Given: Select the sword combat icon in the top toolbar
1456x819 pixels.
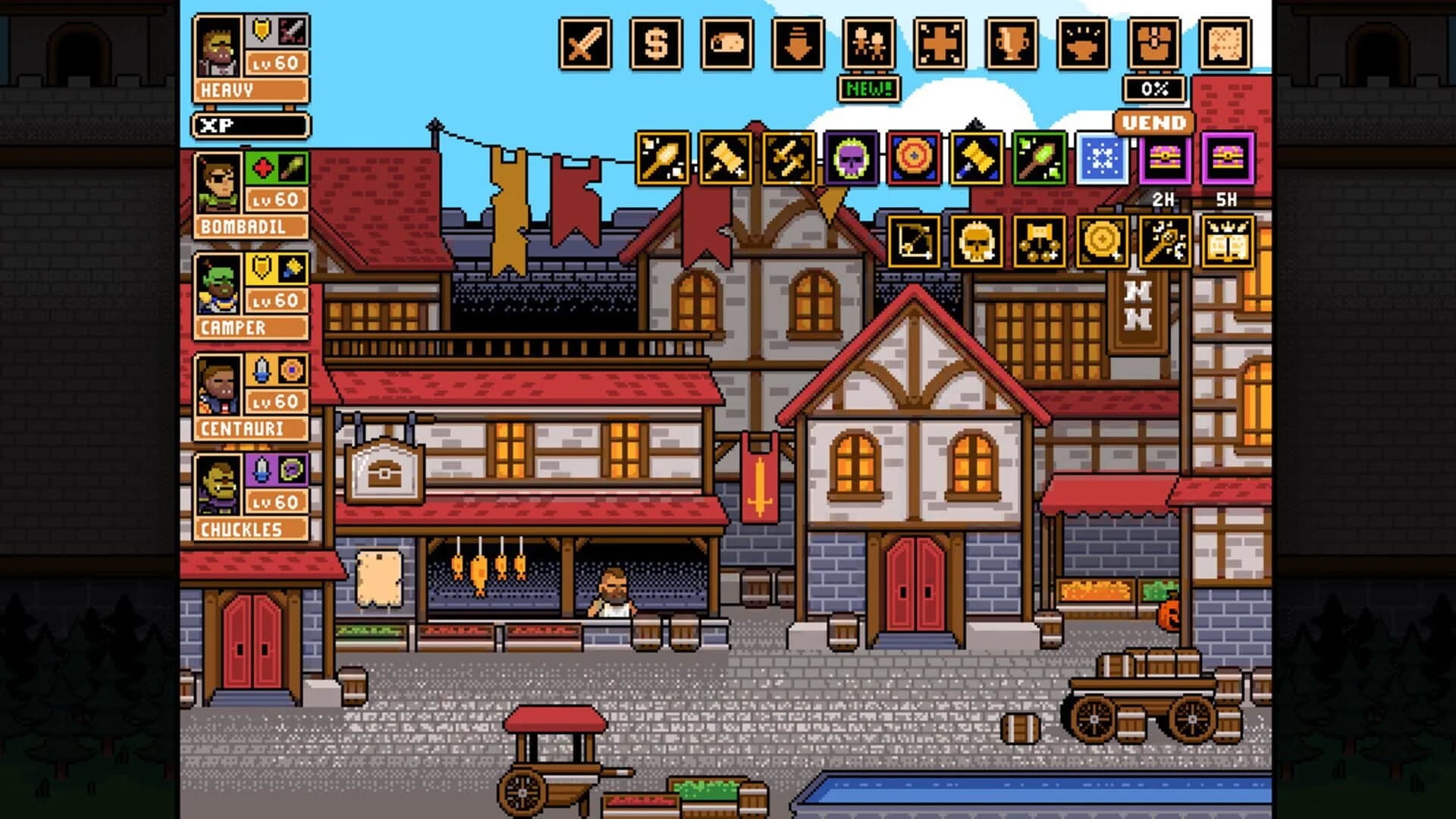Looking at the screenshot, I should pyautogui.click(x=584, y=45).
